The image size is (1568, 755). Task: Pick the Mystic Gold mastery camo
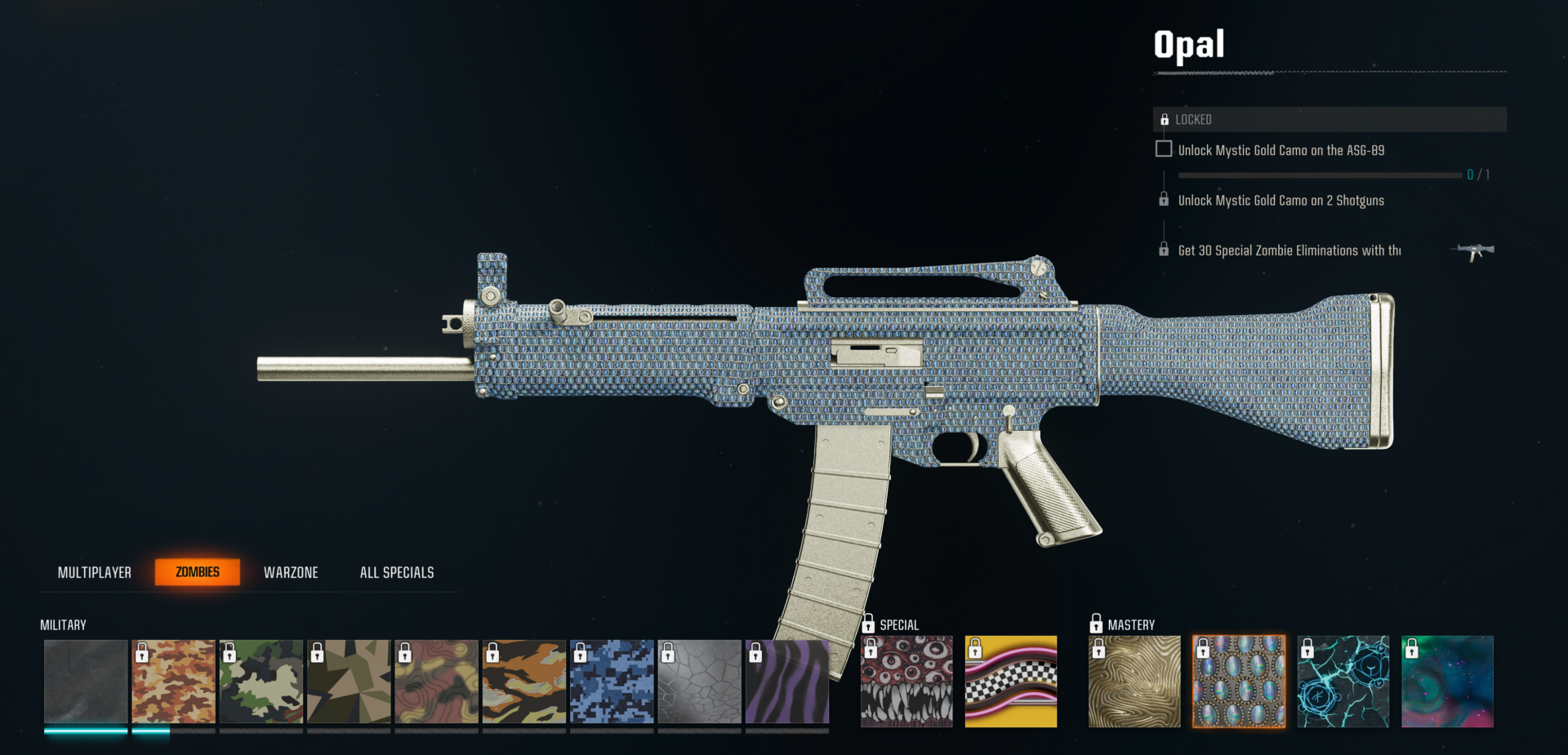tap(1134, 682)
